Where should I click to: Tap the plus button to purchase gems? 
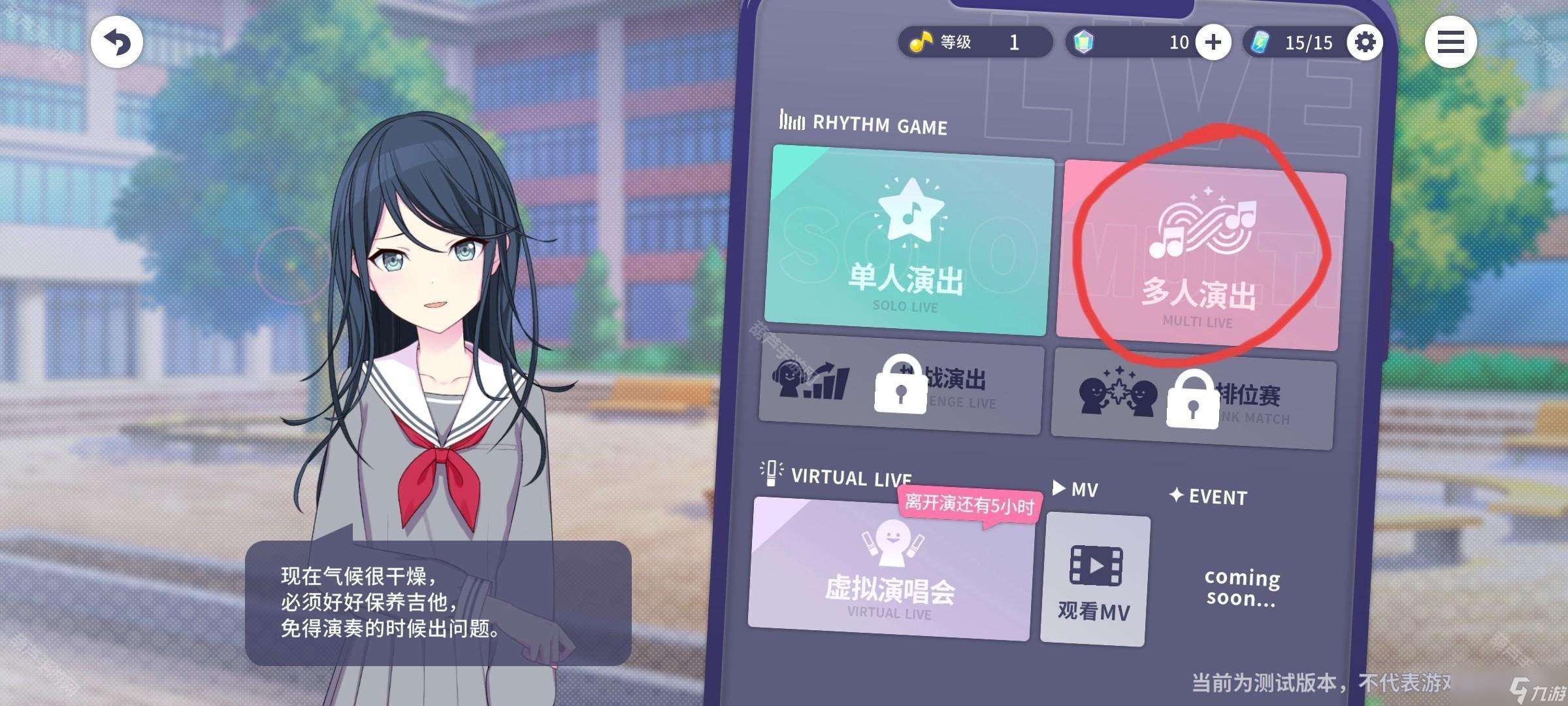click(x=1213, y=42)
